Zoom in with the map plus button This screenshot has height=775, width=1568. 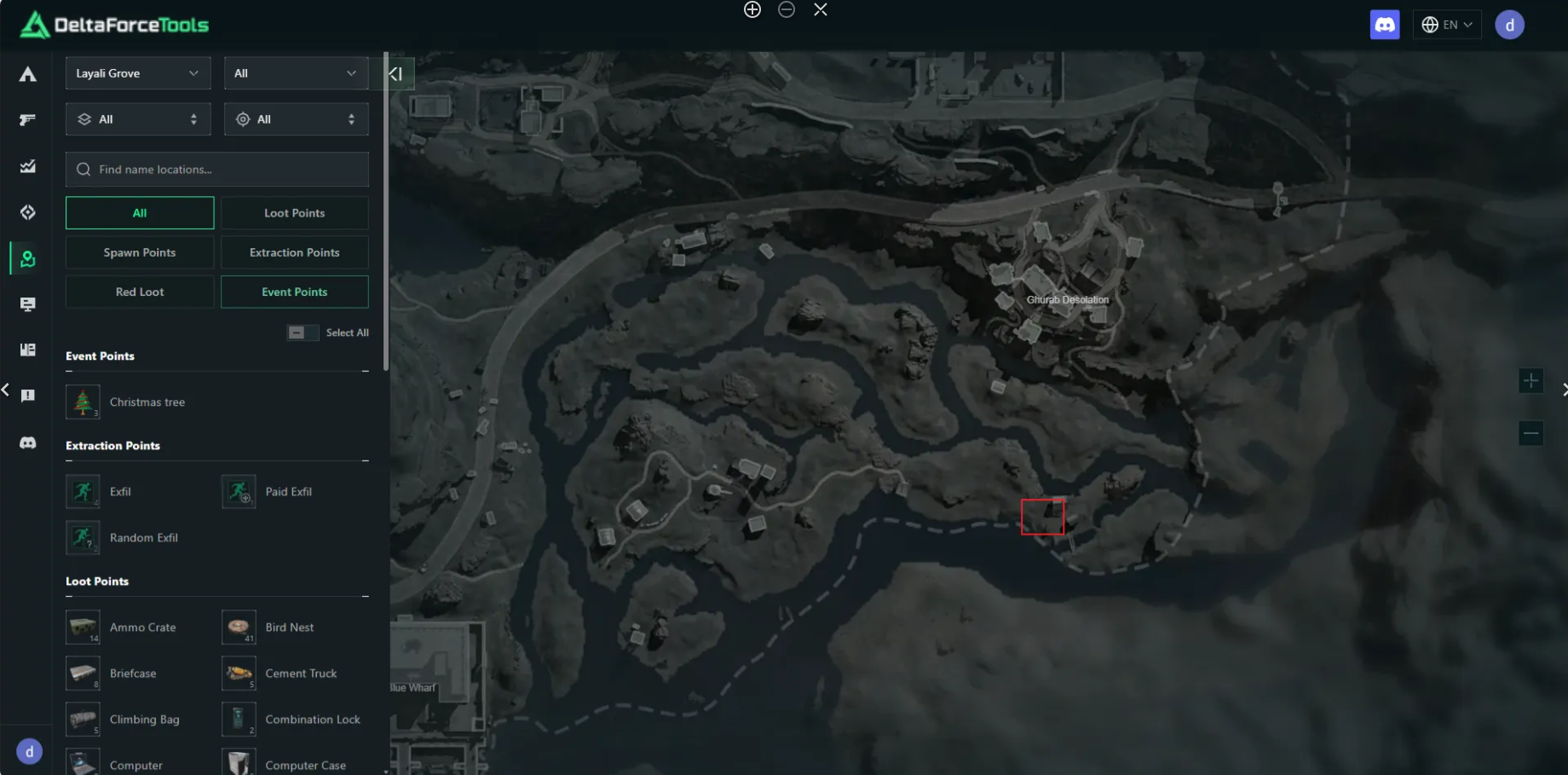tap(1531, 381)
